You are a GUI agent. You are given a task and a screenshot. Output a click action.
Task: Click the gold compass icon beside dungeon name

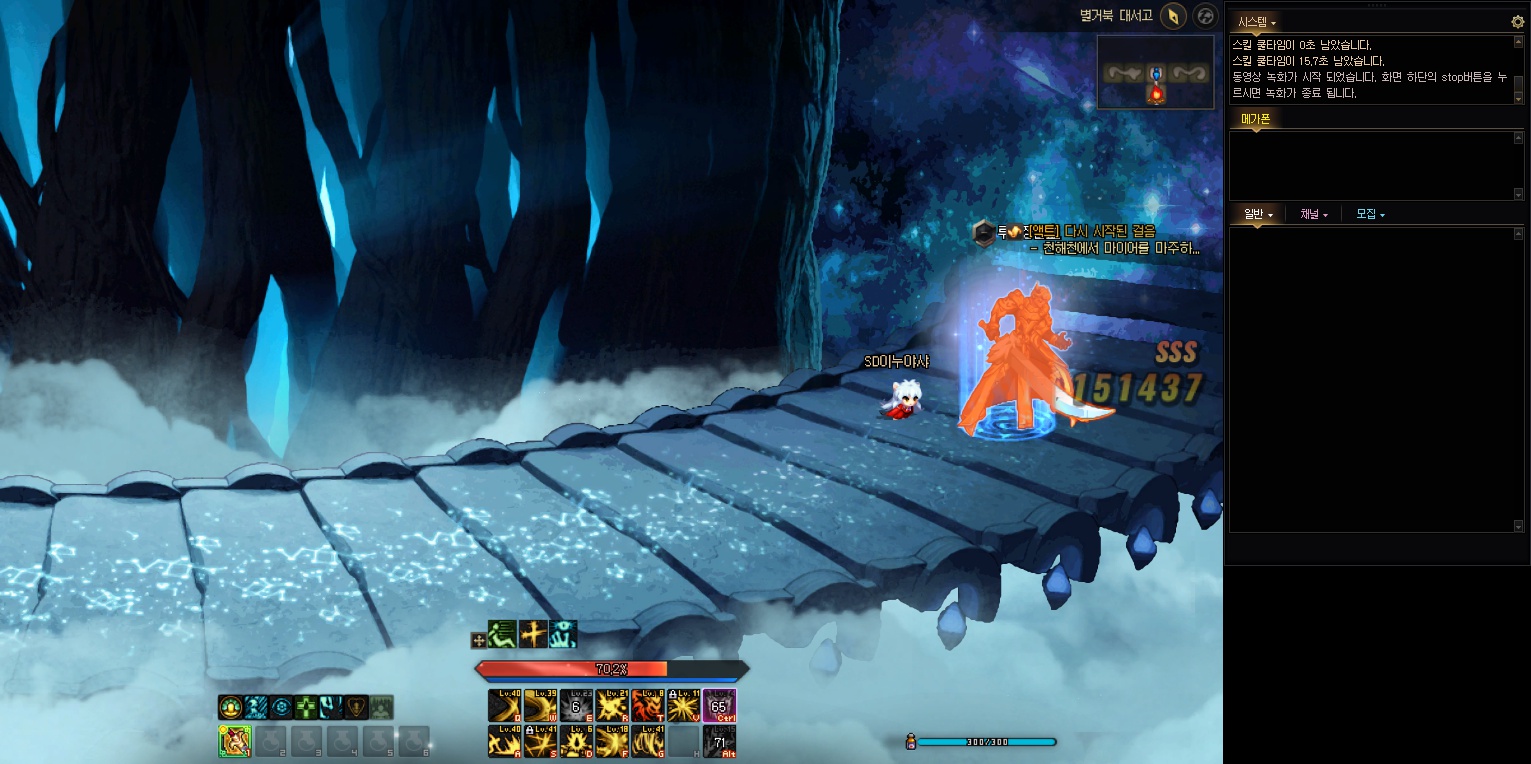click(1173, 16)
